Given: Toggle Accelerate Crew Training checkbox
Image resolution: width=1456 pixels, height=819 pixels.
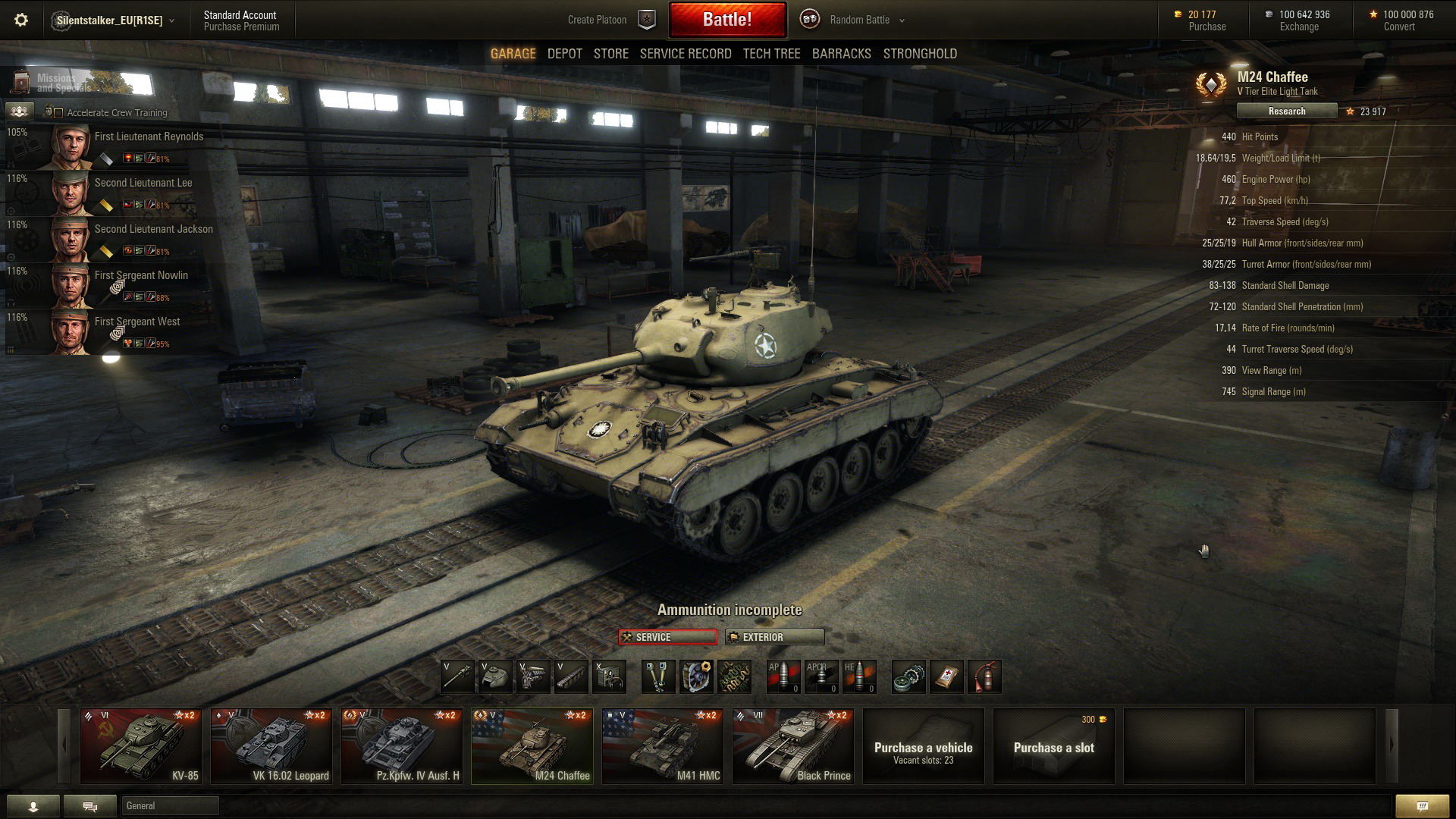Looking at the screenshot, I should point(58,113).
